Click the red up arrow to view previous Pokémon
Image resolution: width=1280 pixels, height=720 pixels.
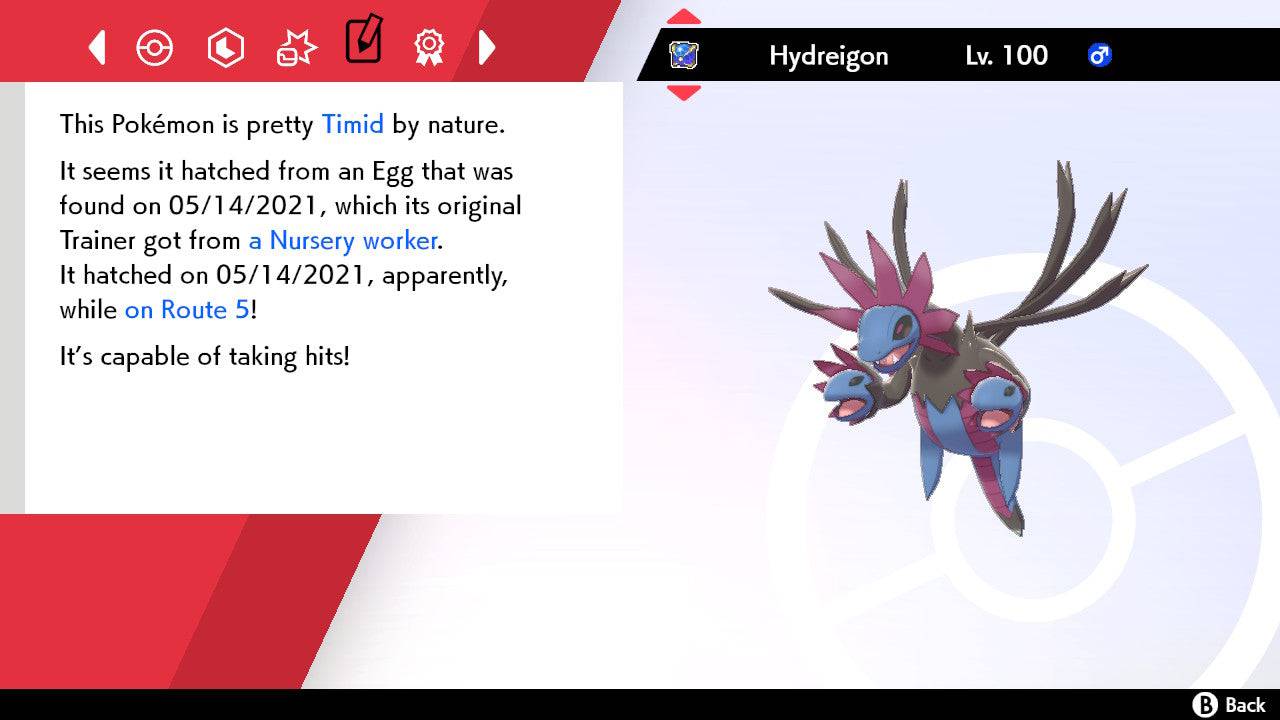[684, 14]
